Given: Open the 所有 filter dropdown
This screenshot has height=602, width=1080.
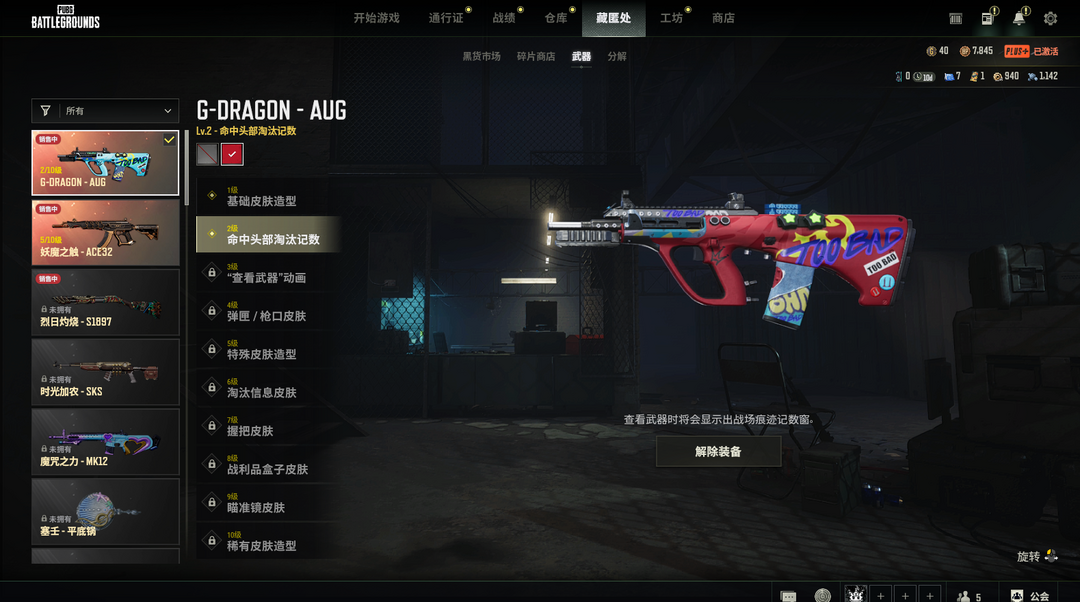Looking at the screenshot, I should [x=105, y=111].
